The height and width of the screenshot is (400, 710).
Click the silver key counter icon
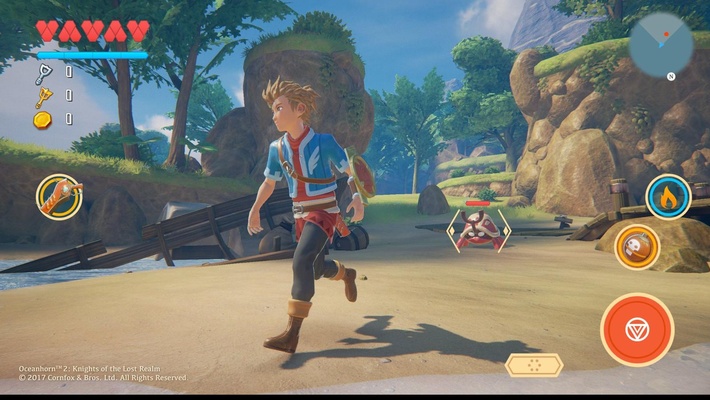pos(43,73)
